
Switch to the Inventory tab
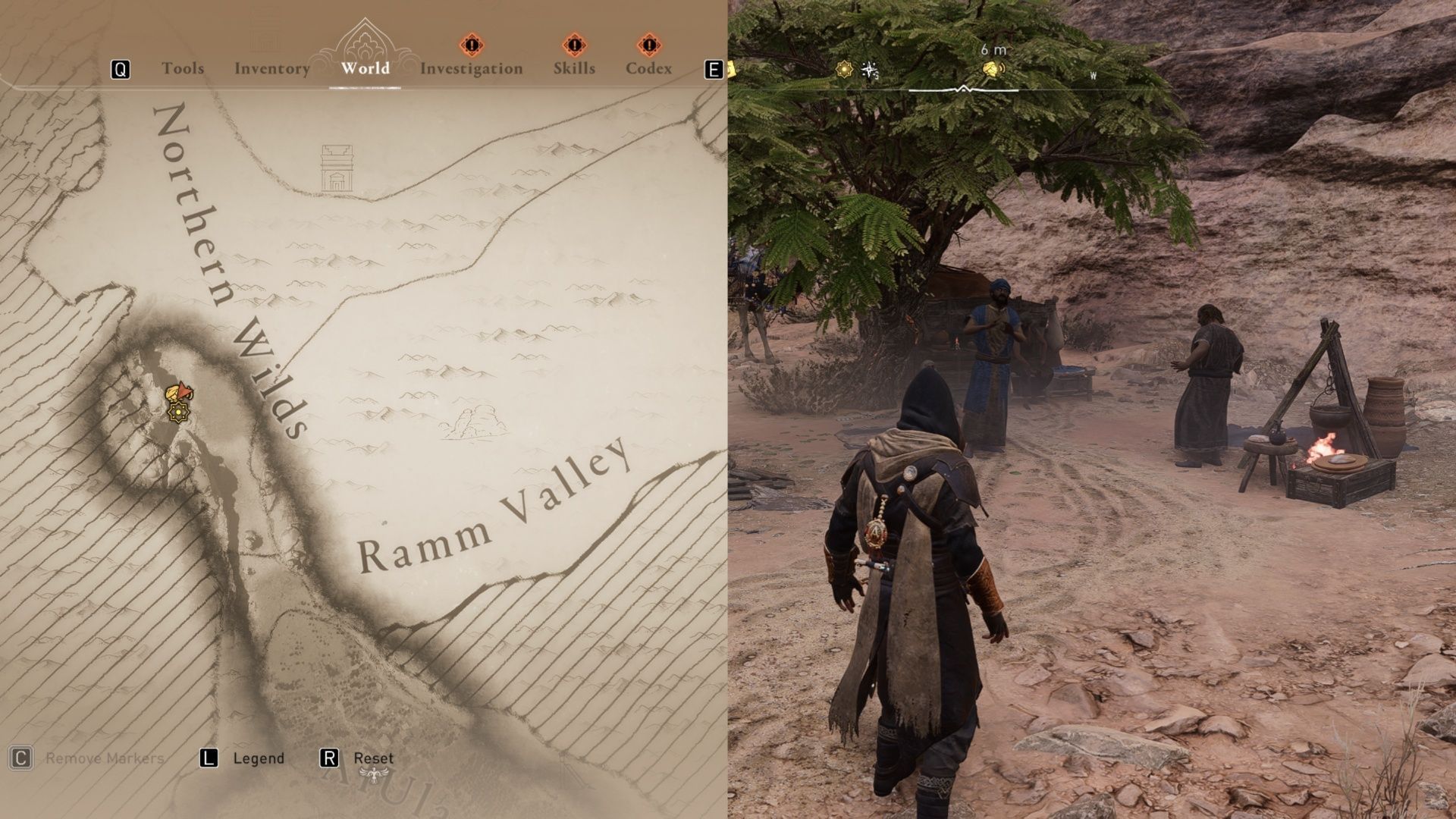pyautogui.click(x=271, y=68)
